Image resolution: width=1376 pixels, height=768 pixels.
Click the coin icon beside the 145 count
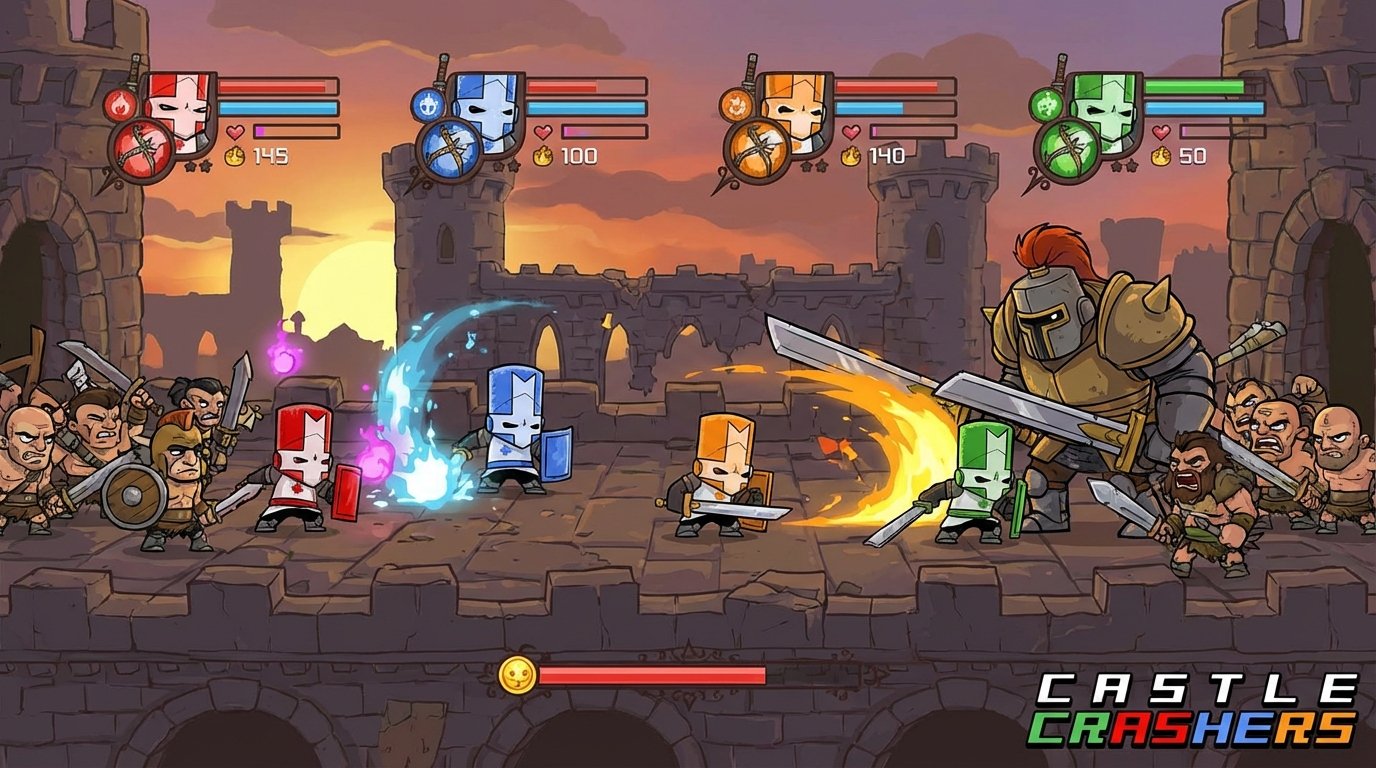(x=234, y=156)
